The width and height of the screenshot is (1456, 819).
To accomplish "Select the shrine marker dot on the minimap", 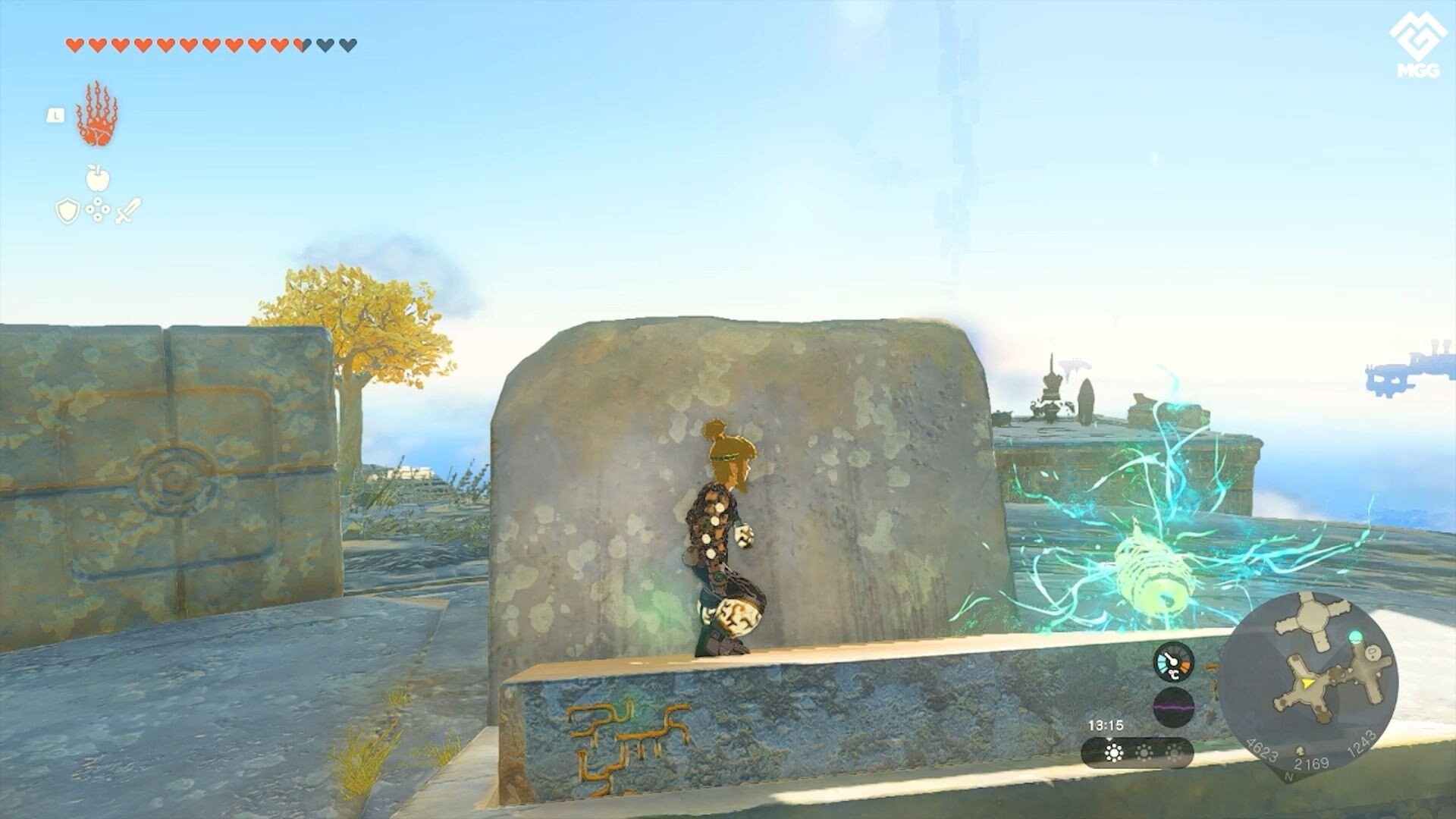I will click(x=1354, y=637).
